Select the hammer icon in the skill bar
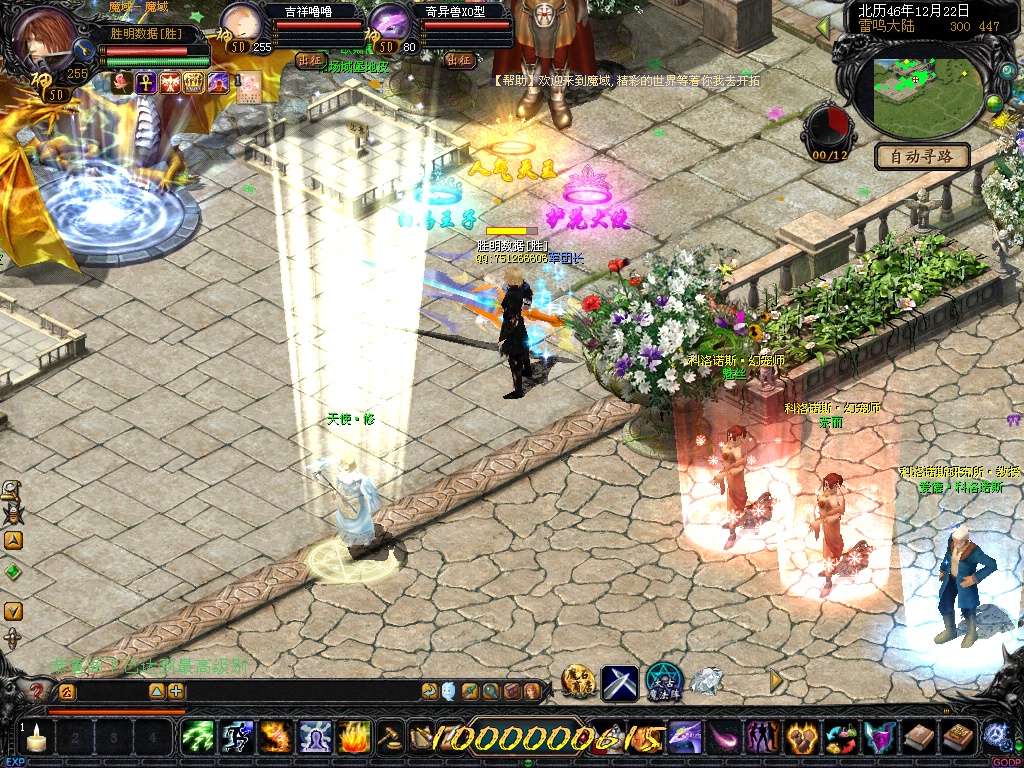The height and width of the screenshot is (768, 1024). click(x=389, y=738)
